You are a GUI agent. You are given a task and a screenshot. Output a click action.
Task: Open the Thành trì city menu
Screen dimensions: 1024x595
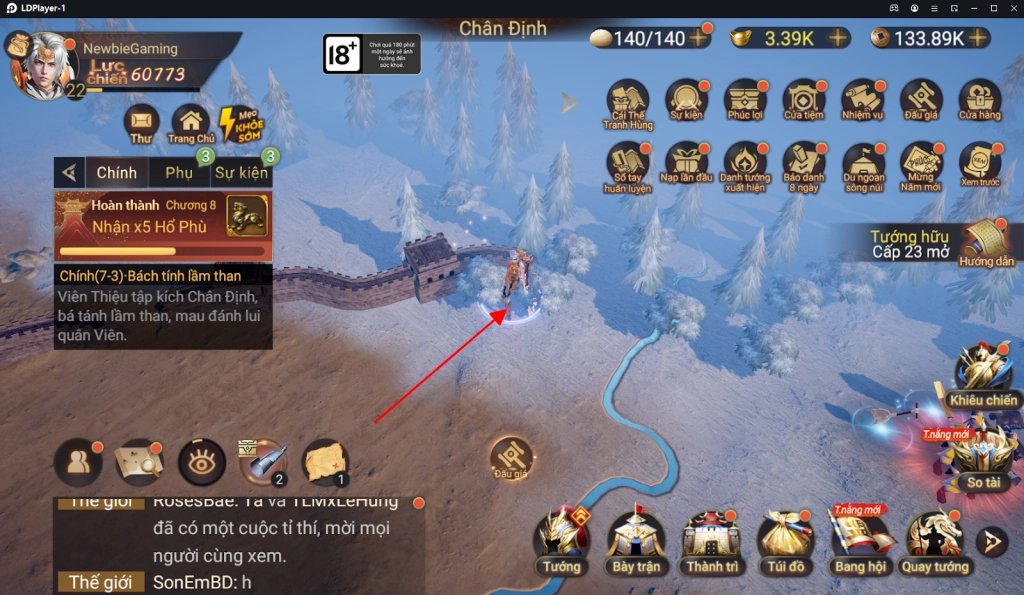point(711,540)
